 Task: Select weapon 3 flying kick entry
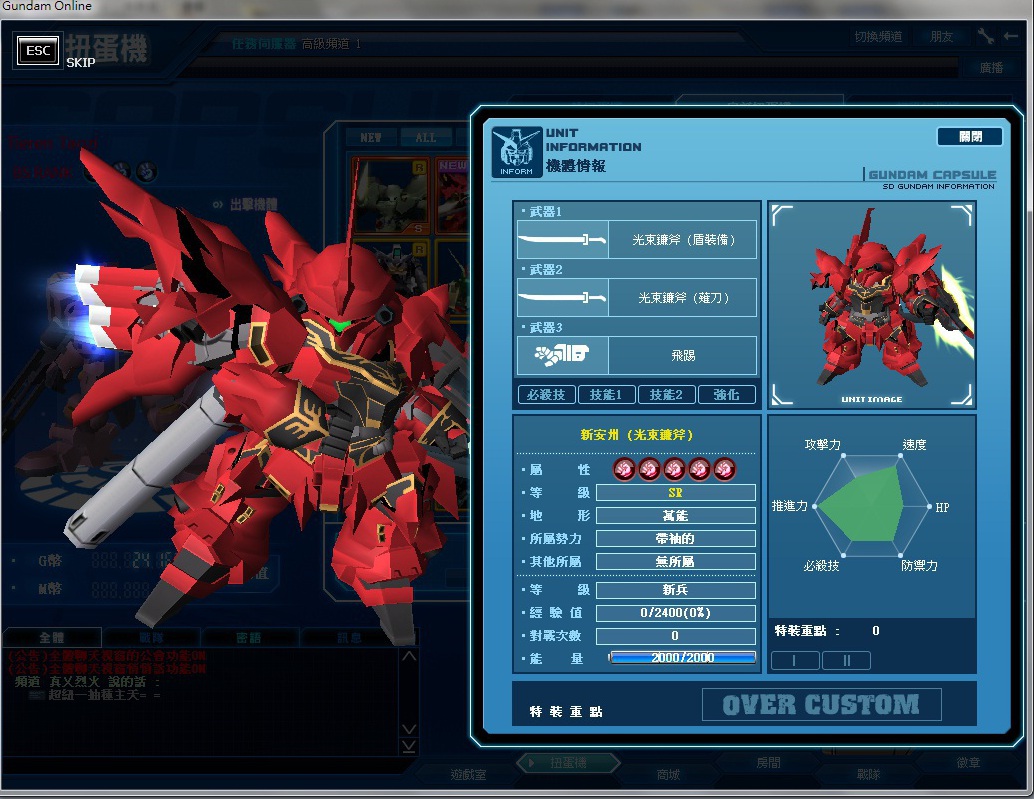(636, 355)
